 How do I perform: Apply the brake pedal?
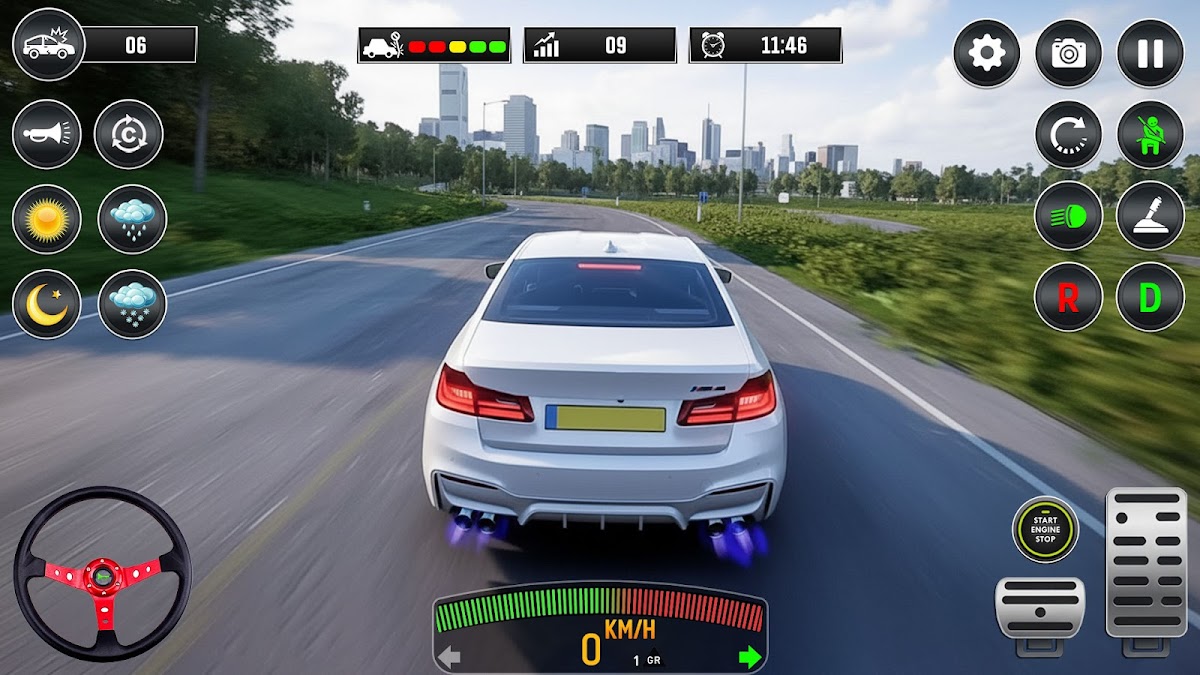[x=1040, y=607]
